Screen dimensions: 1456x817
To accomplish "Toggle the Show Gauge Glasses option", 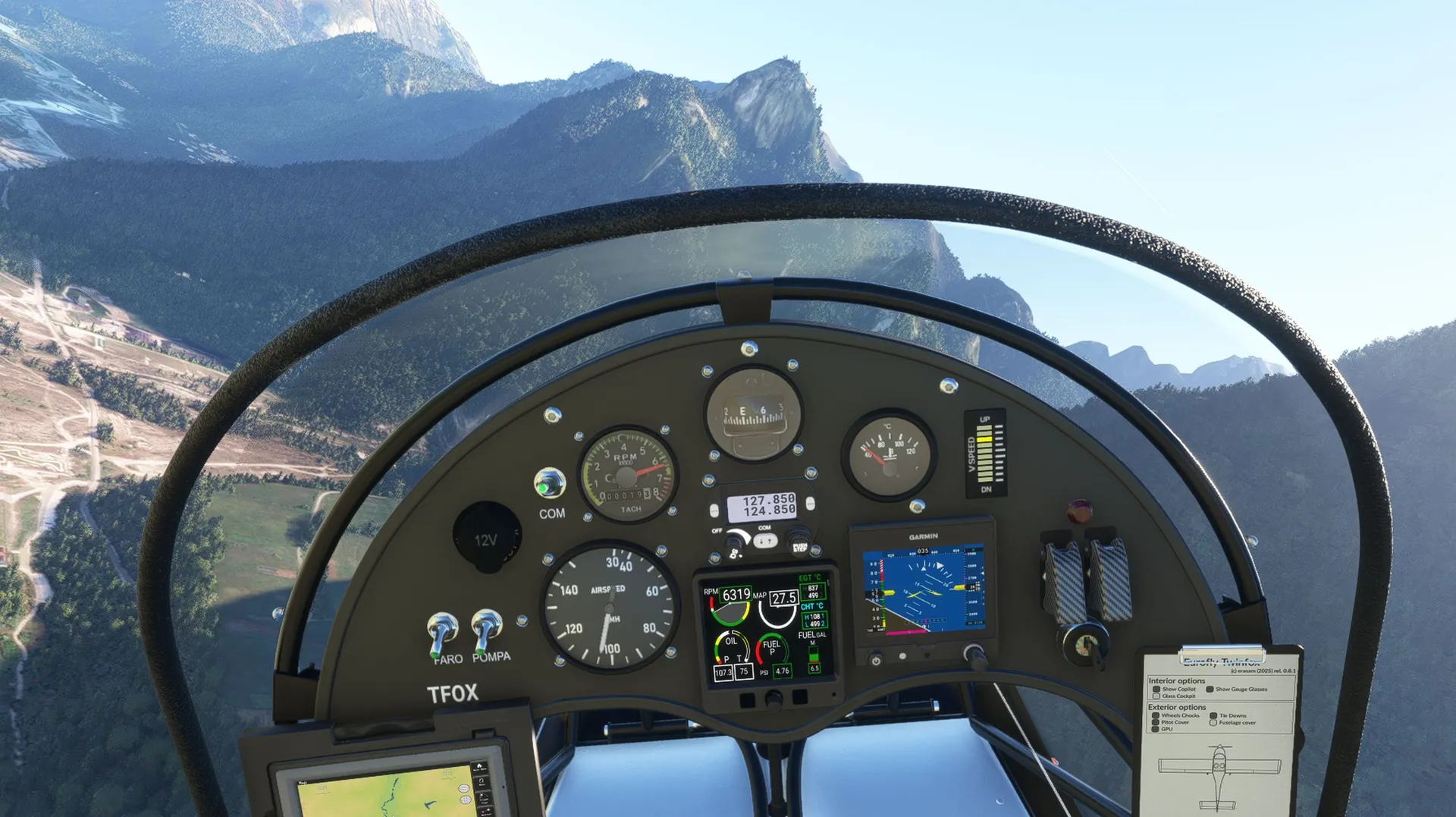I will (1210, 689).
